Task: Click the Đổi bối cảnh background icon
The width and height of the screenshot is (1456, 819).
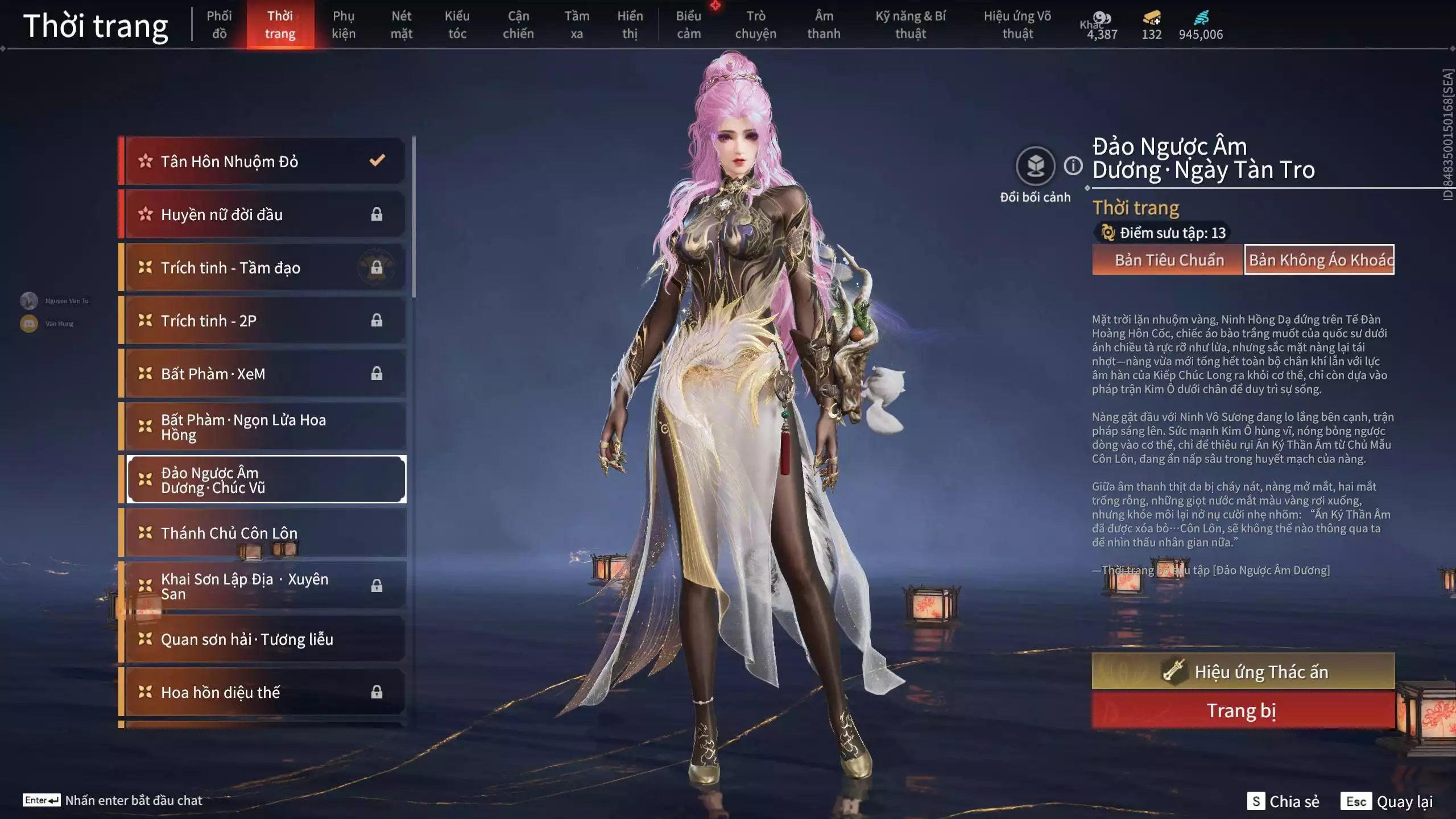Action: point(1035,167)
